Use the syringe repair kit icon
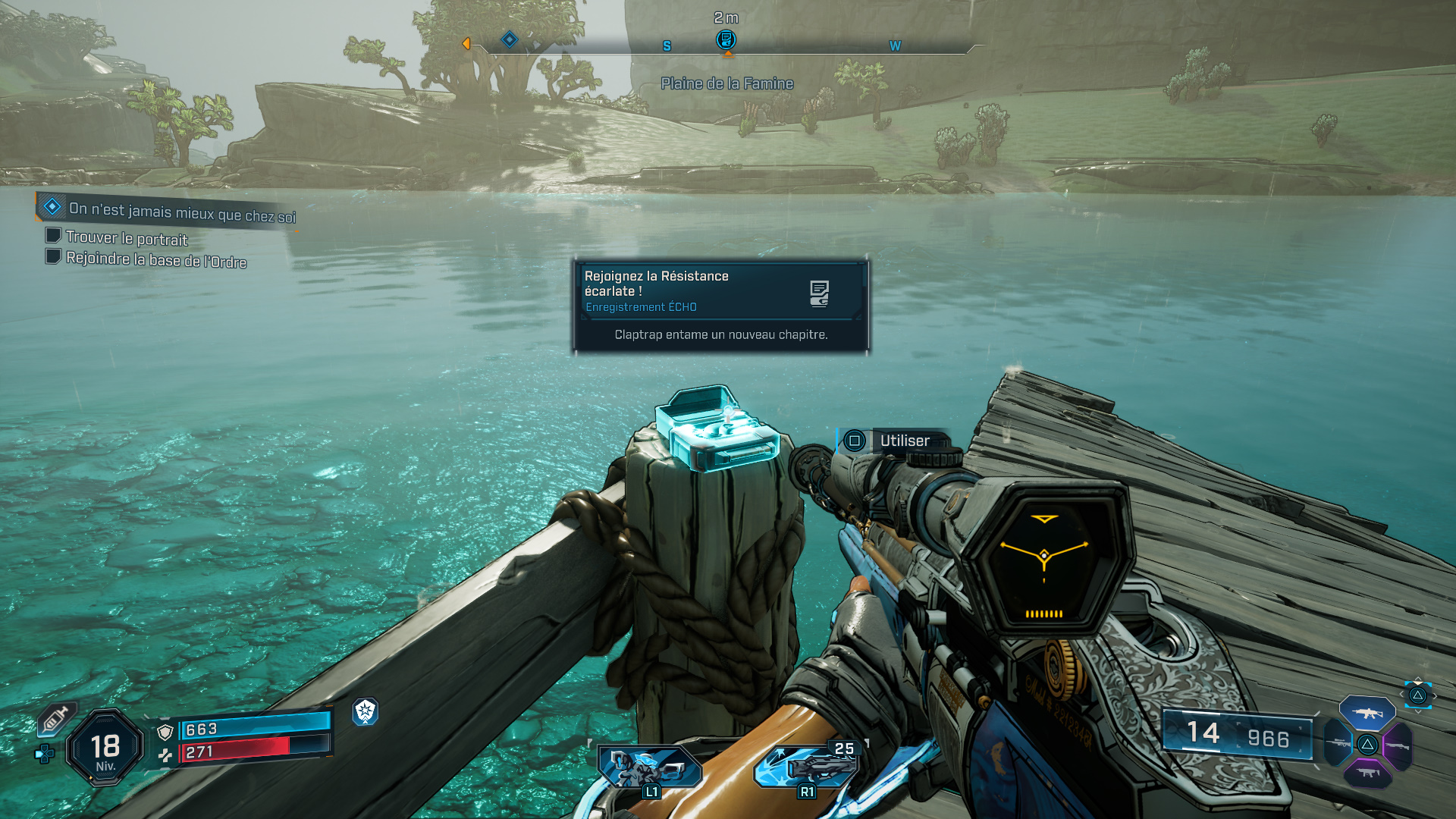This screenshot has height=819, width=1456. pos(56,718)
